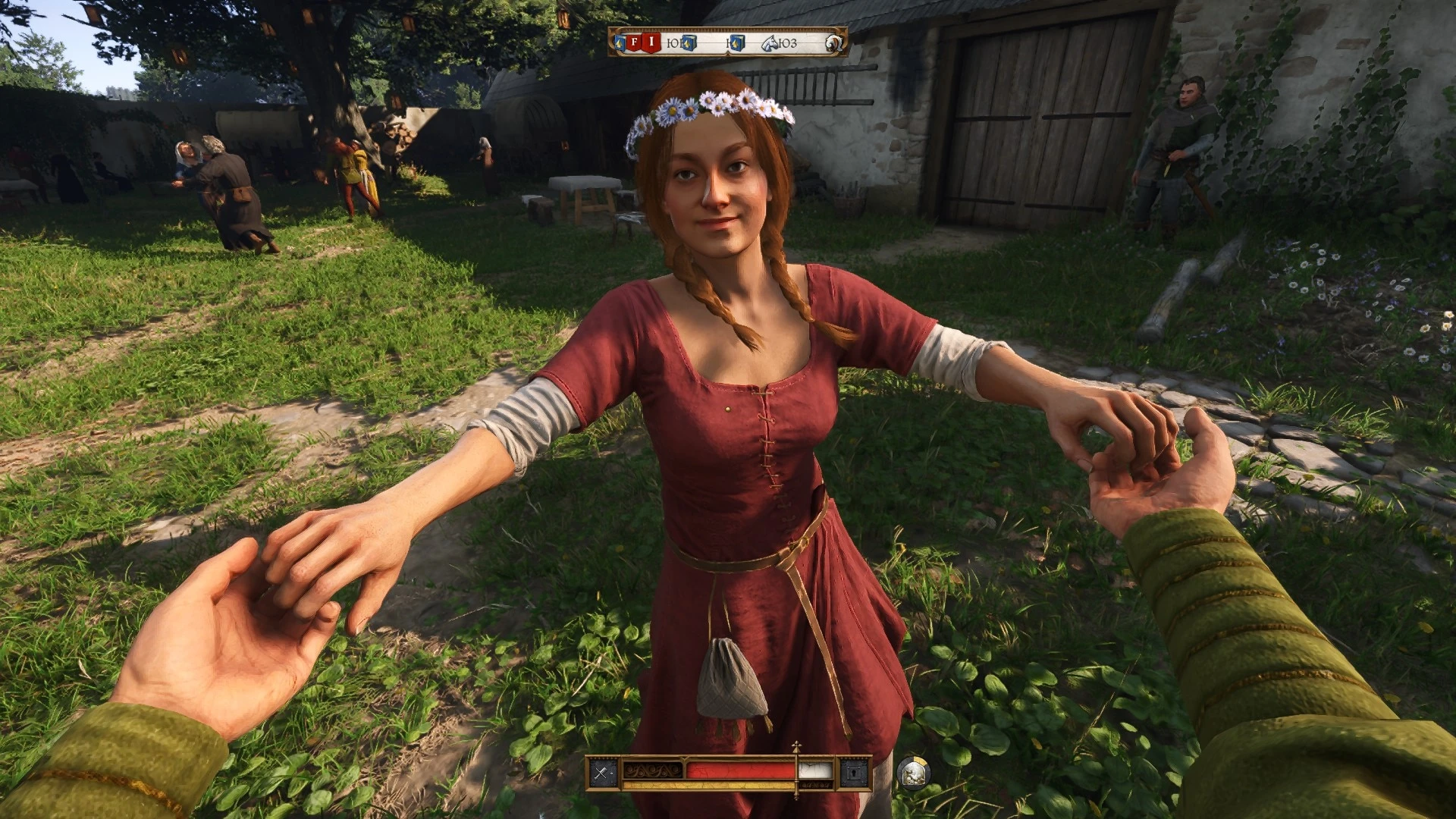Select the leftmost blue book icon on dance bar
1456x819 pixels.
620,43
